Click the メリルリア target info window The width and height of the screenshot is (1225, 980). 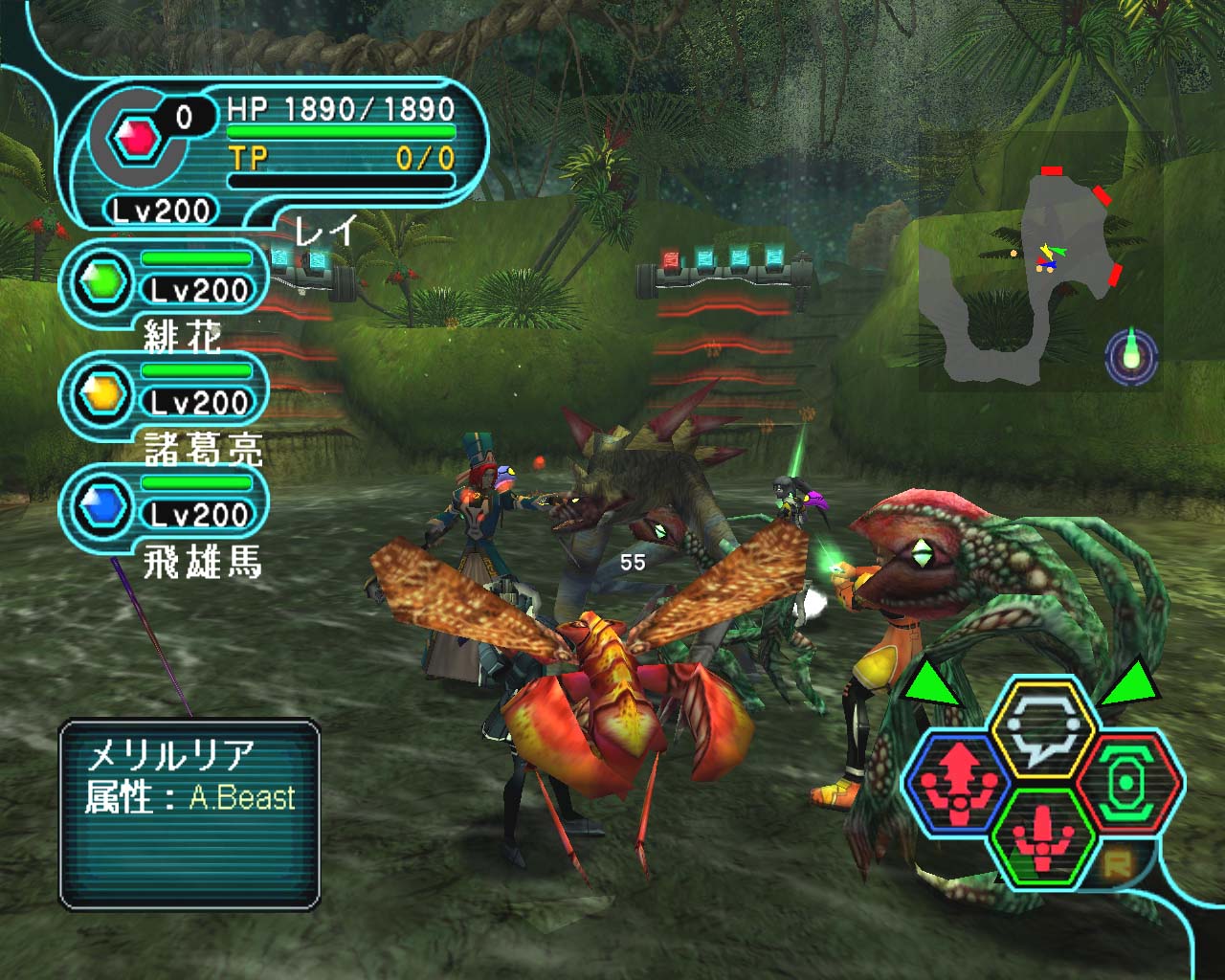189,814
